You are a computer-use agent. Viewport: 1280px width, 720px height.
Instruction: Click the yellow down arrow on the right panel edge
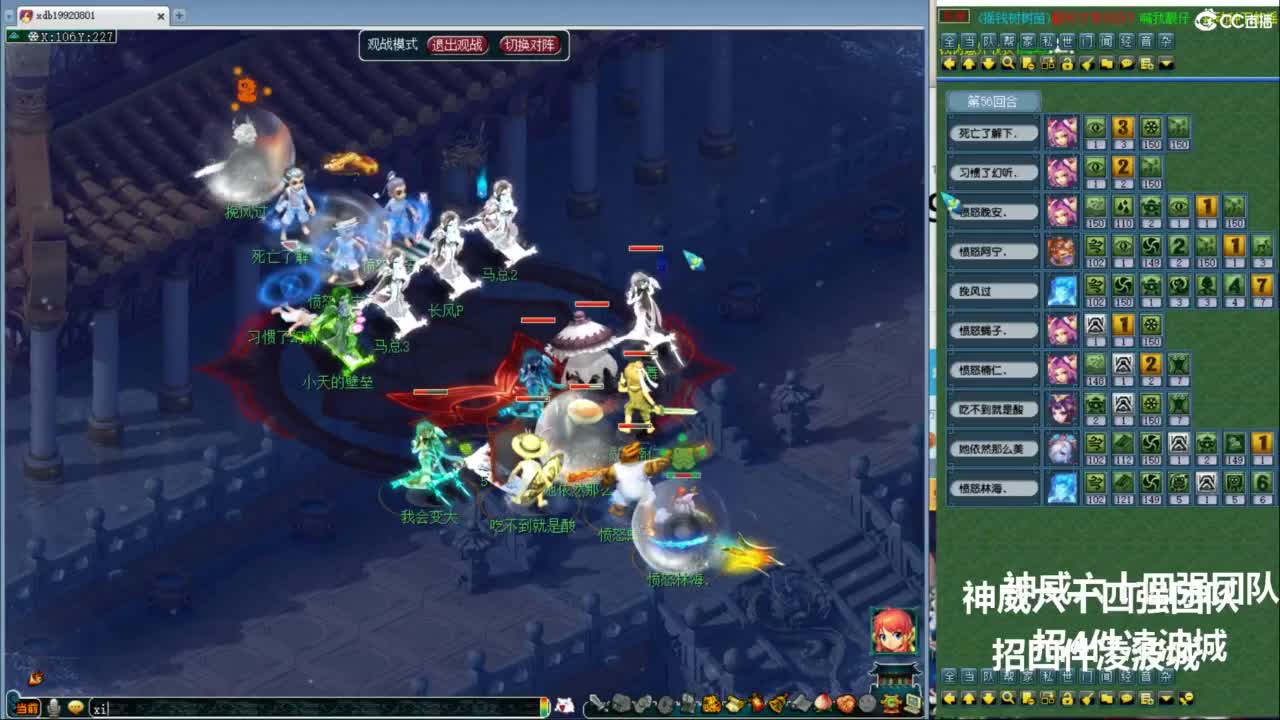(x=988, y=700)
